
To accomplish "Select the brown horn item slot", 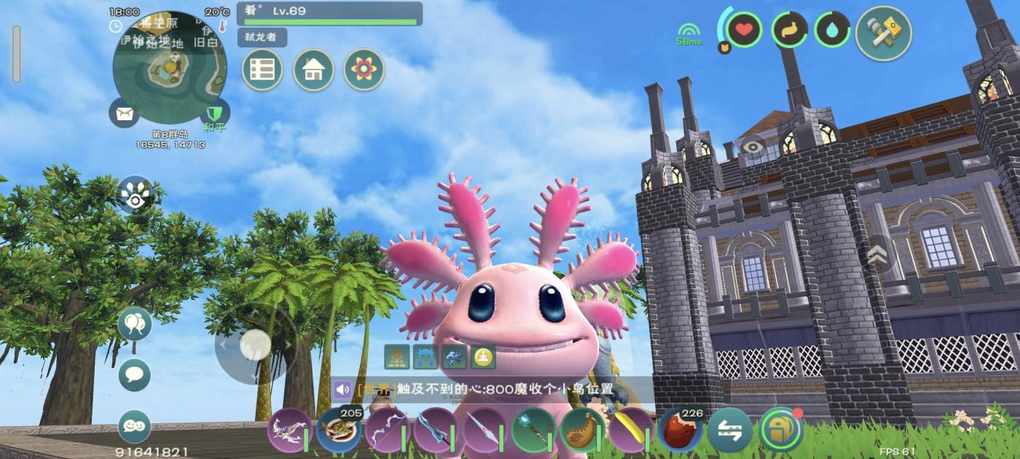I will [582, 431].
